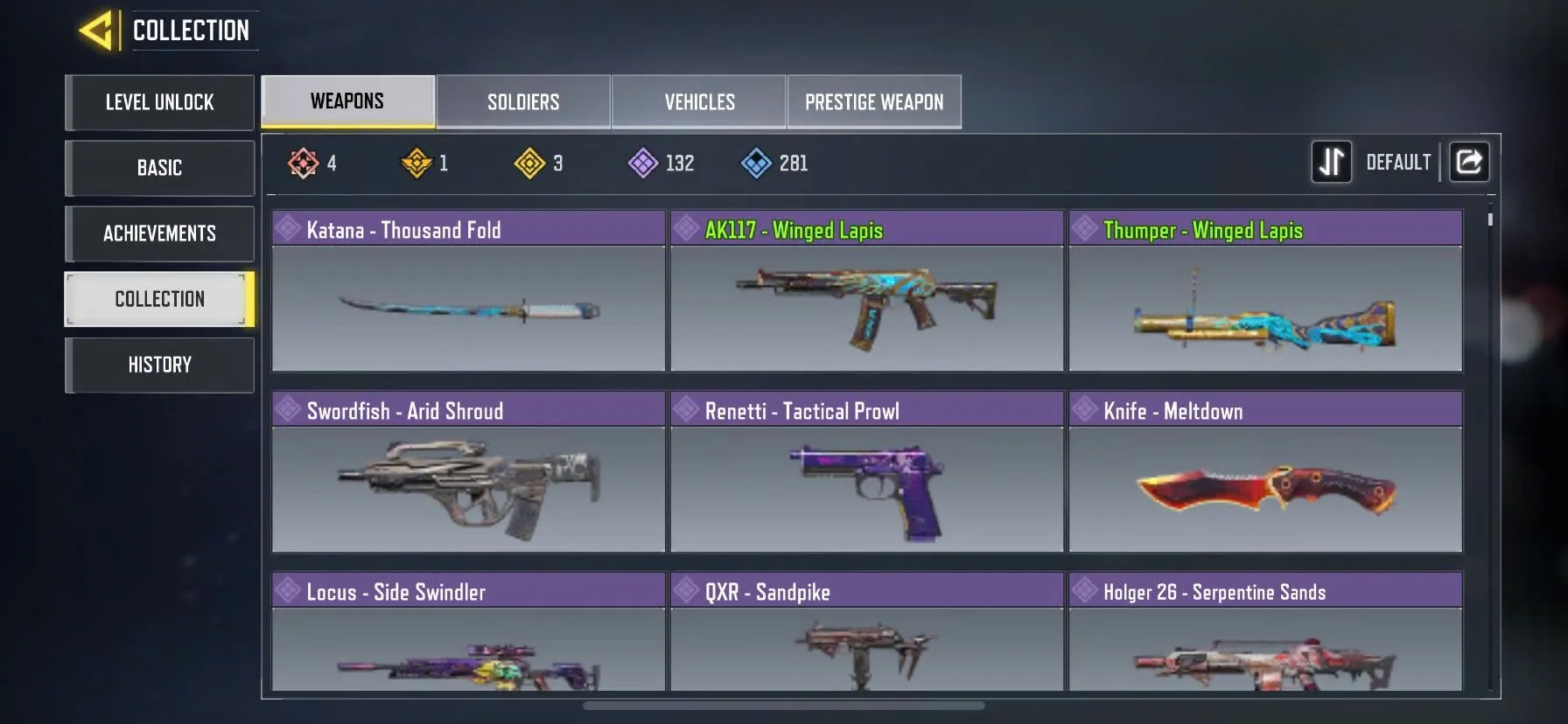Click the share/export icon near Default
Viewport: 1568px width, 724px height.
point(1469,162)
